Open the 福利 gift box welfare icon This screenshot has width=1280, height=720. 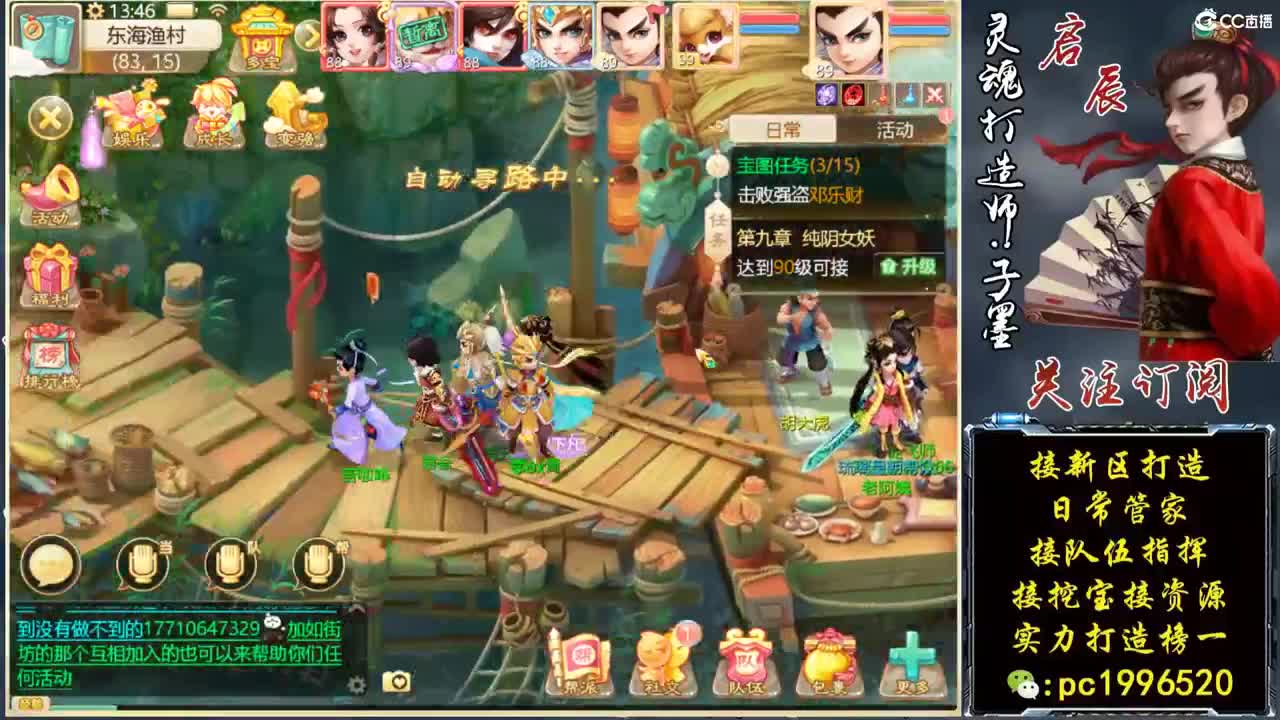click(x=48, y=268)
